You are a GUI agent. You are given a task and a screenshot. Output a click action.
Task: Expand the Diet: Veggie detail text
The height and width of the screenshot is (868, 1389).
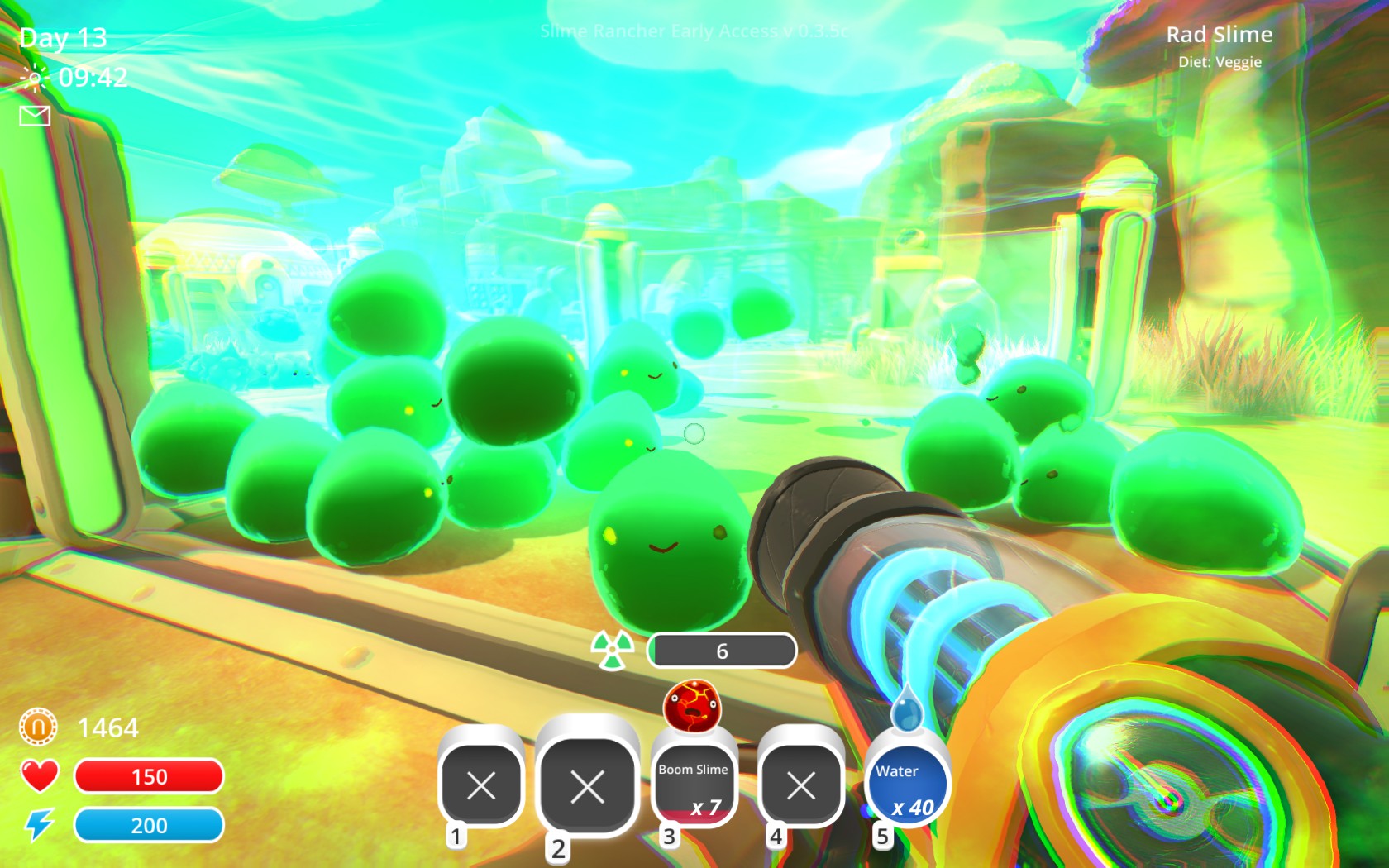(1221, 61)
